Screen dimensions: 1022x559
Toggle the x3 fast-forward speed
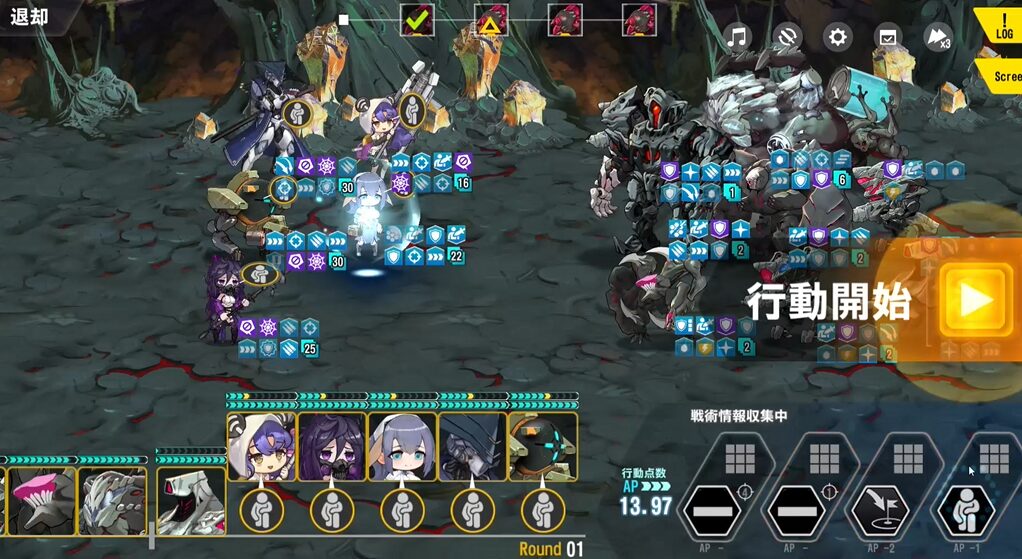click(x=937, y=38)
